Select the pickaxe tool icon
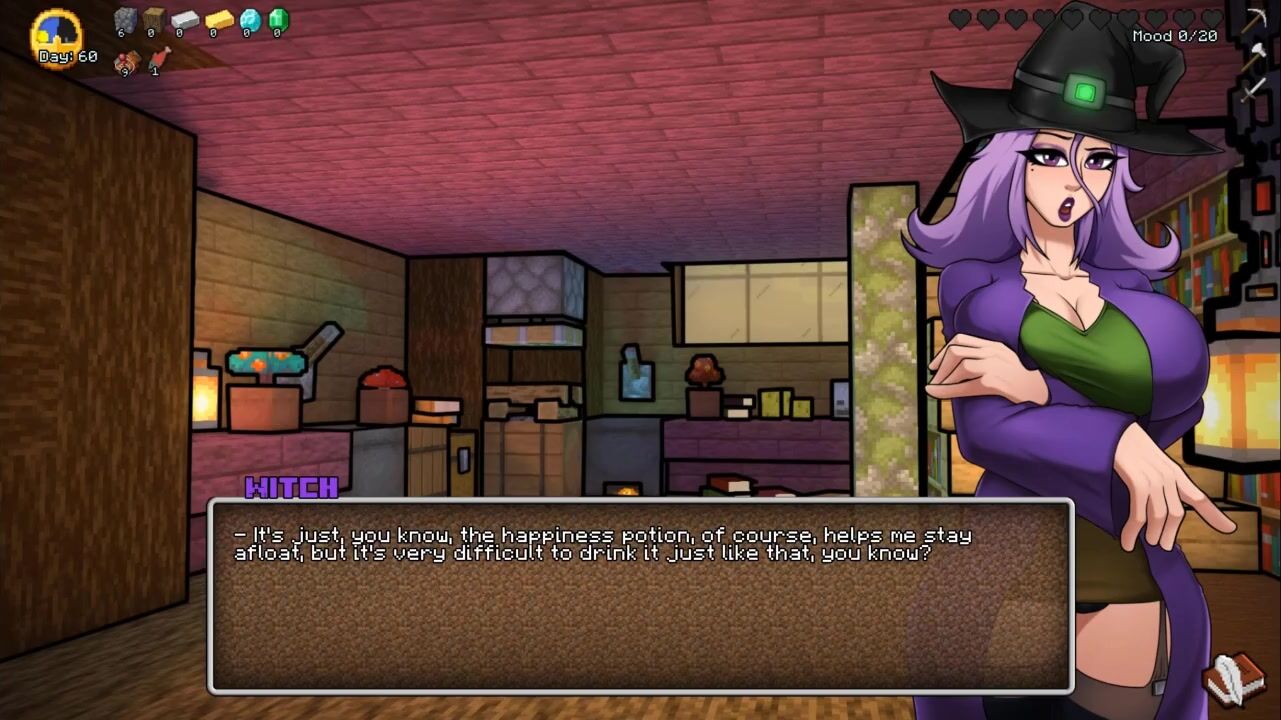 pos(1254,20)
